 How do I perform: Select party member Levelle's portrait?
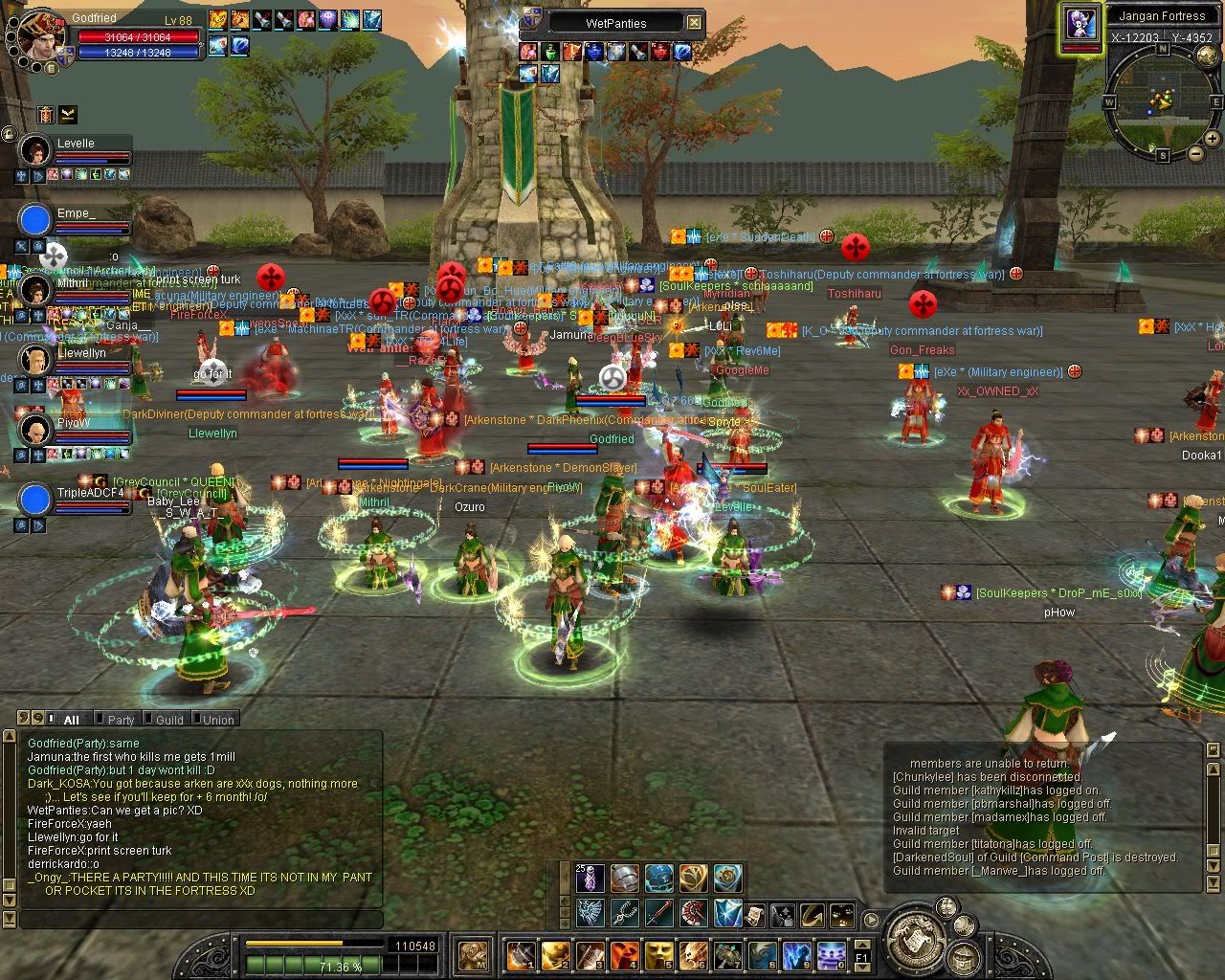(x=35, y=150)
